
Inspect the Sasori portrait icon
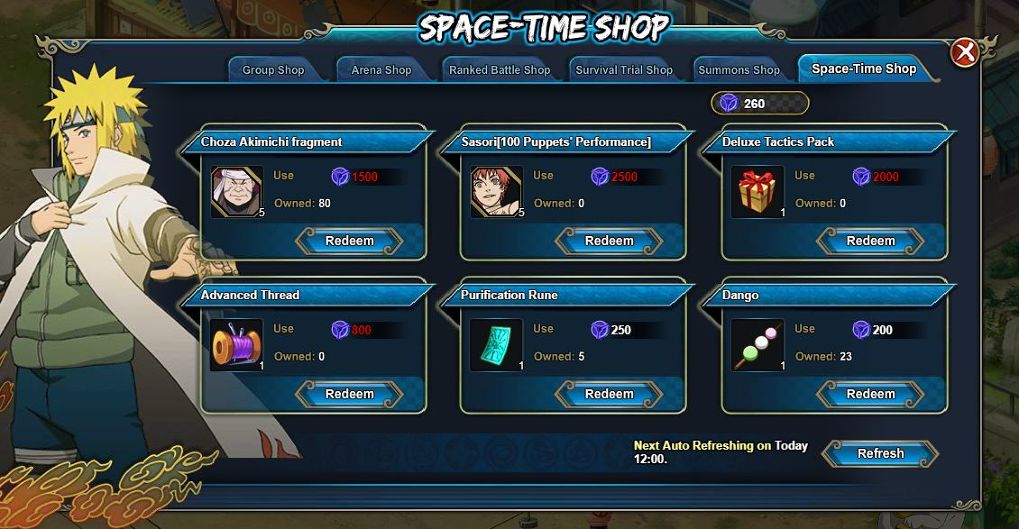coord(496,192)
